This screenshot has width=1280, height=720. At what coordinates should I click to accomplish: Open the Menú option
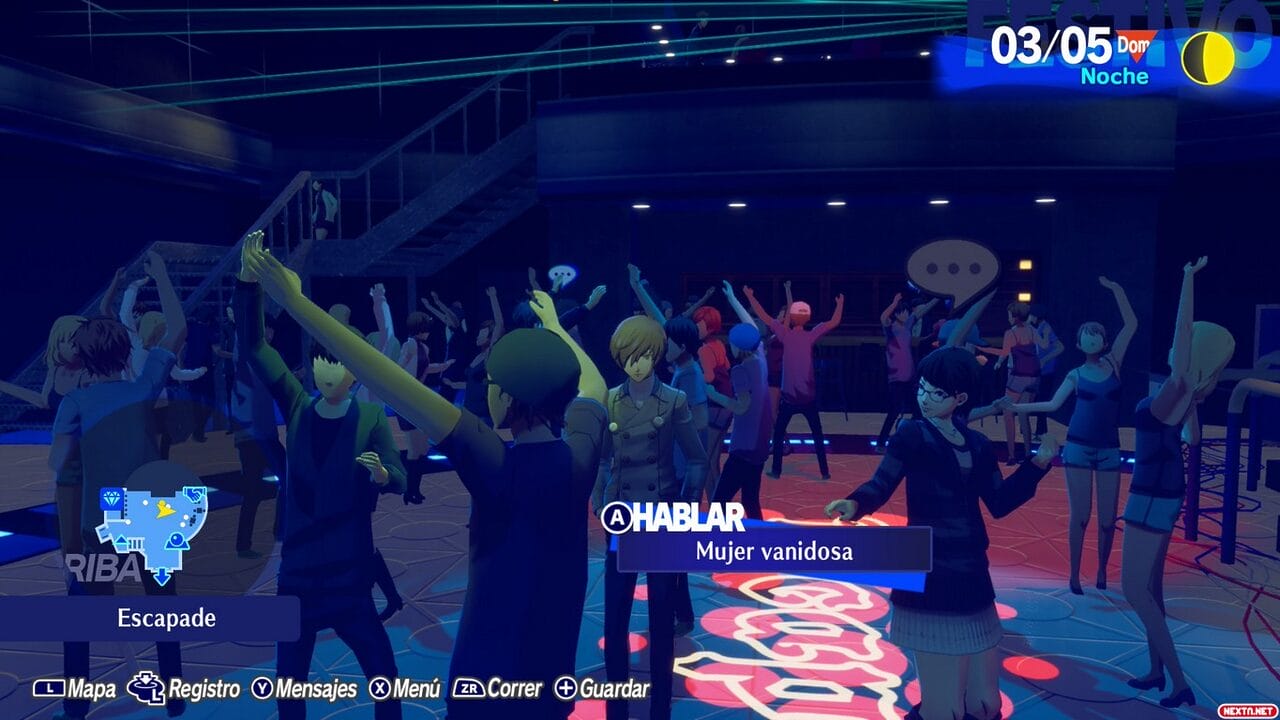pyautogui.click(x=405, y=689)
